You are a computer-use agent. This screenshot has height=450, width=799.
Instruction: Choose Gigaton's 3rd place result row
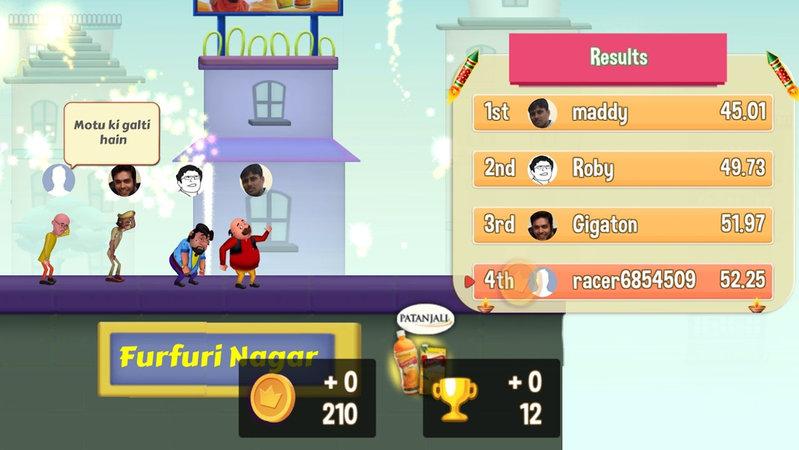tap(624, 225)
